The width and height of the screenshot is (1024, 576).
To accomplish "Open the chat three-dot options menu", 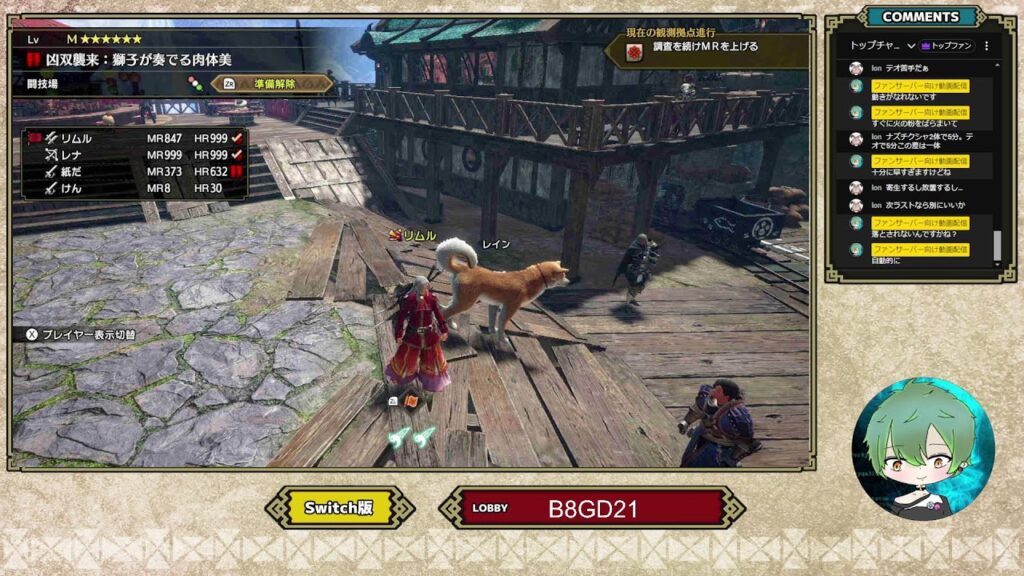I will click(x=986, y=46).
